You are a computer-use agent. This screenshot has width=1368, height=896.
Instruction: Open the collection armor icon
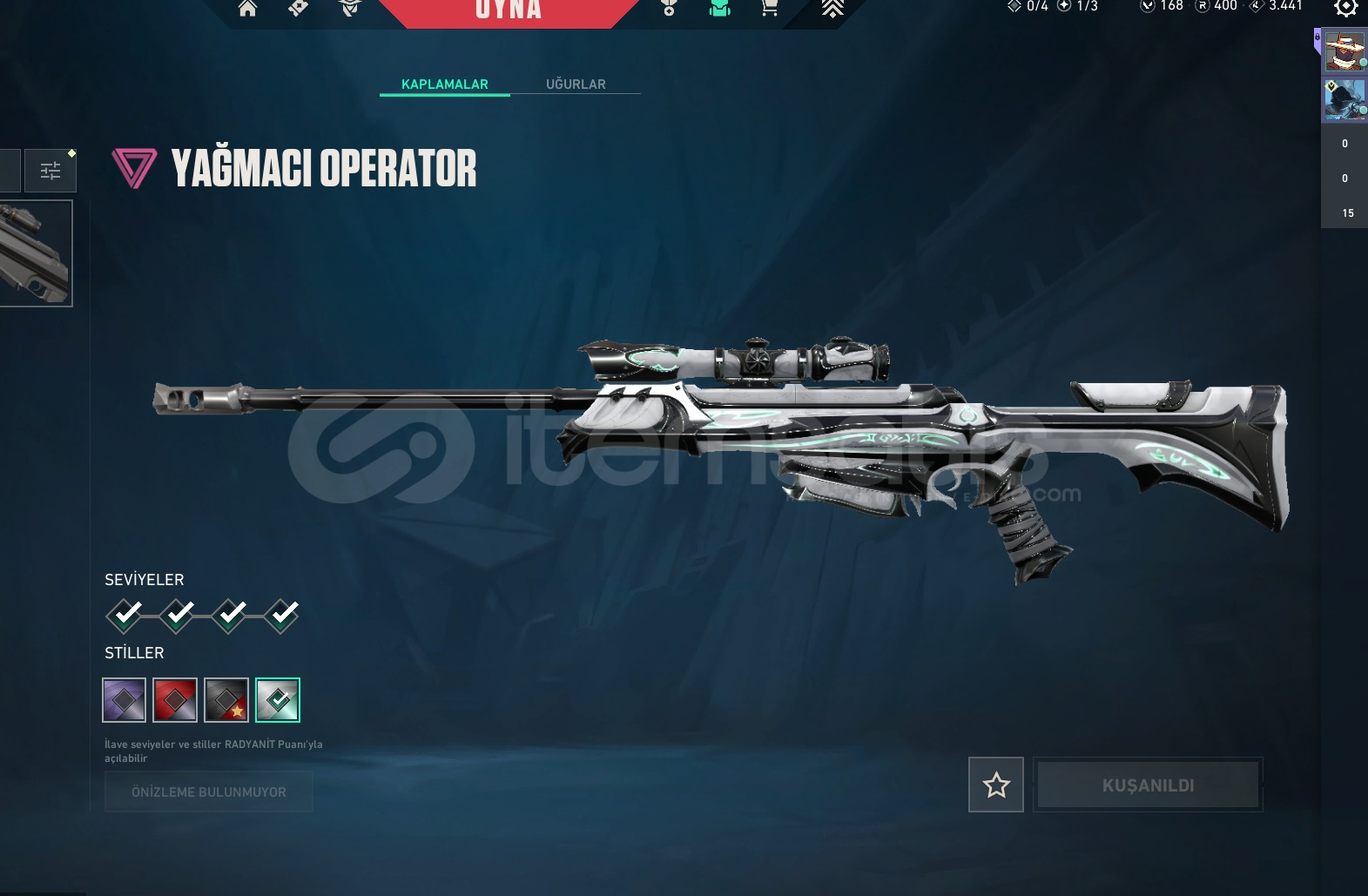719,8
